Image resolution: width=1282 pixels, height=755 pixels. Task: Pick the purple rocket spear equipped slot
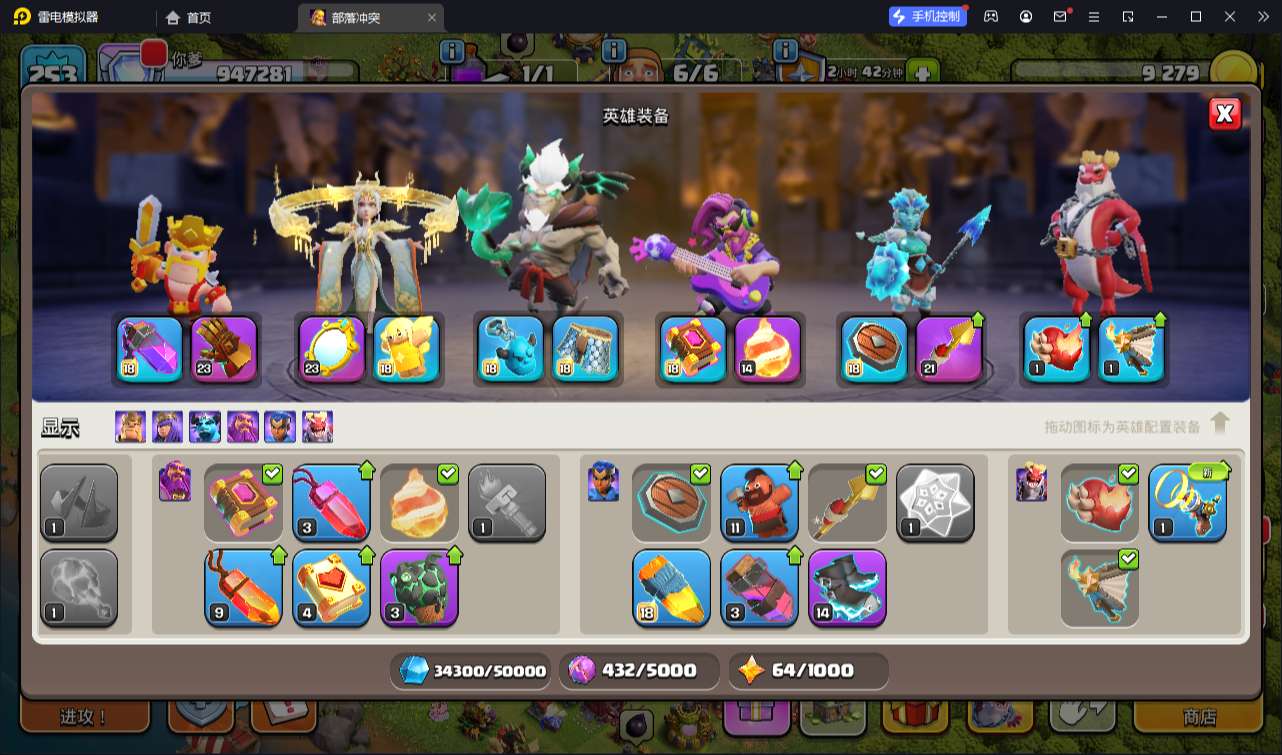pyautogui.click(x=949, y=349)
